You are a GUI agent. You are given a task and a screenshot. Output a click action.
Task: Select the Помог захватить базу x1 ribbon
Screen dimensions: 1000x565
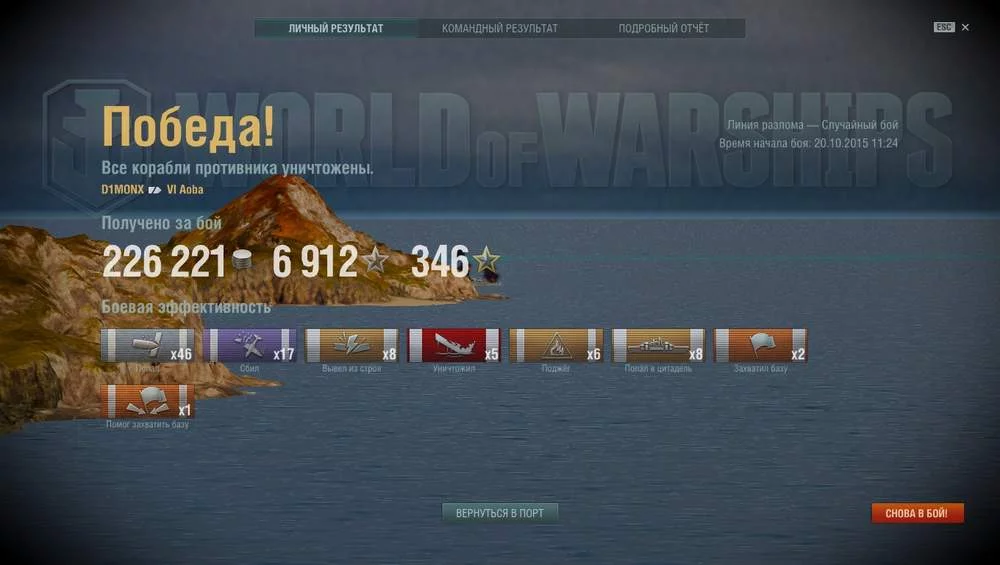click(x=147, y=401)
